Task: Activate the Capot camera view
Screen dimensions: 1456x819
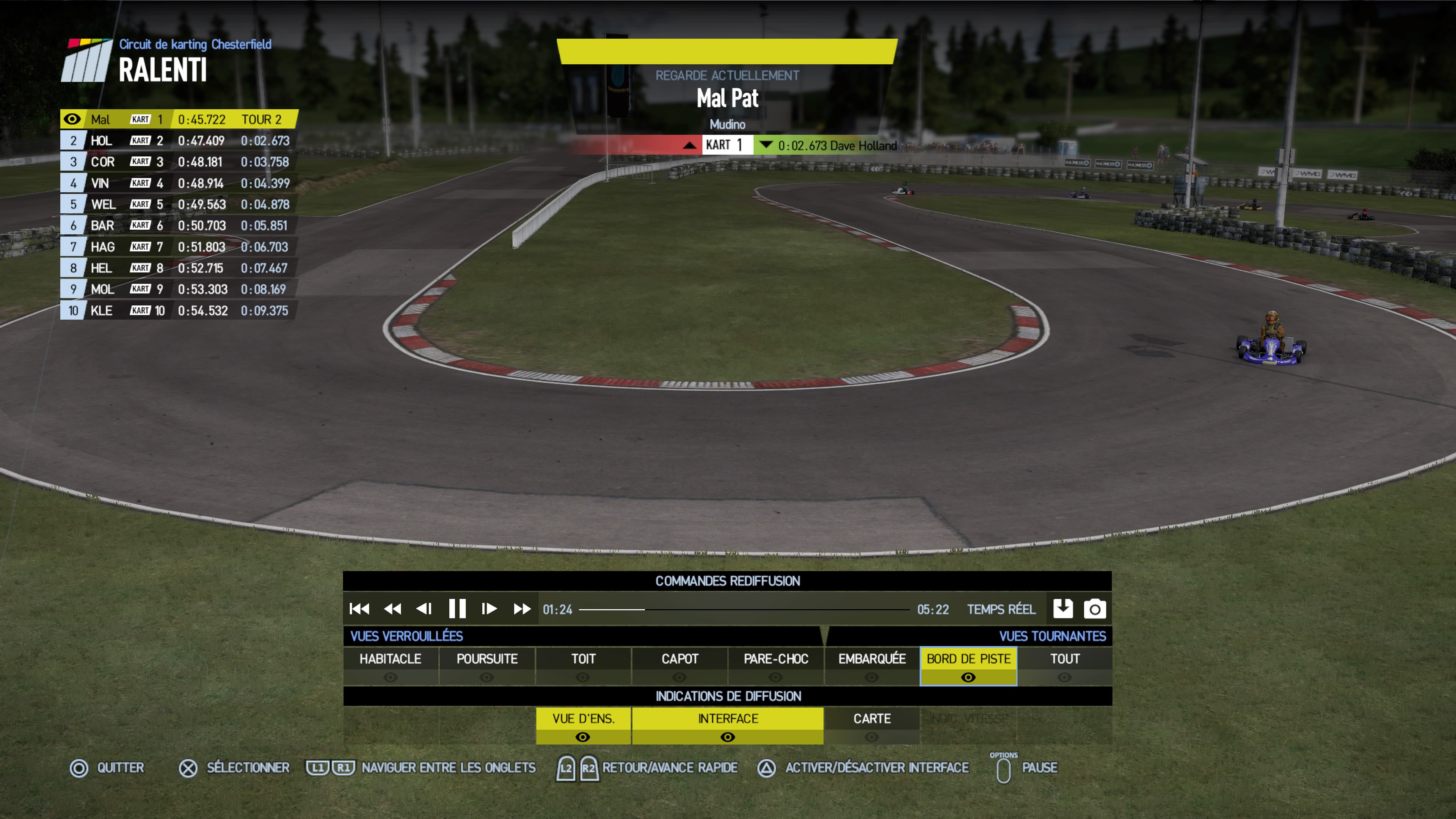Action: [679, 665]
